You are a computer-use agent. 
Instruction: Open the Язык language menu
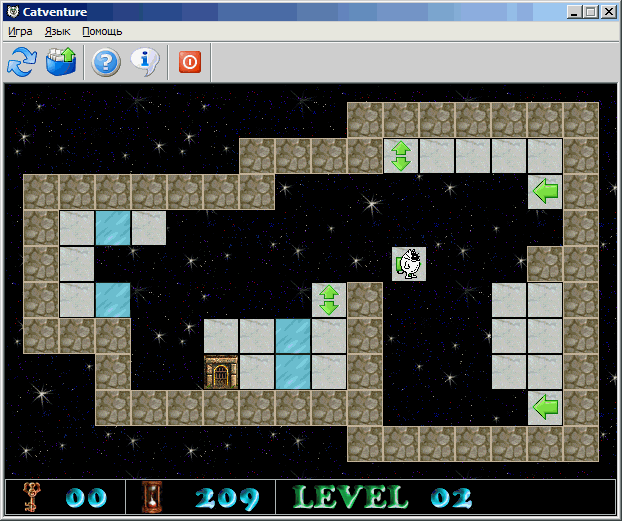[x=58, y=31]
